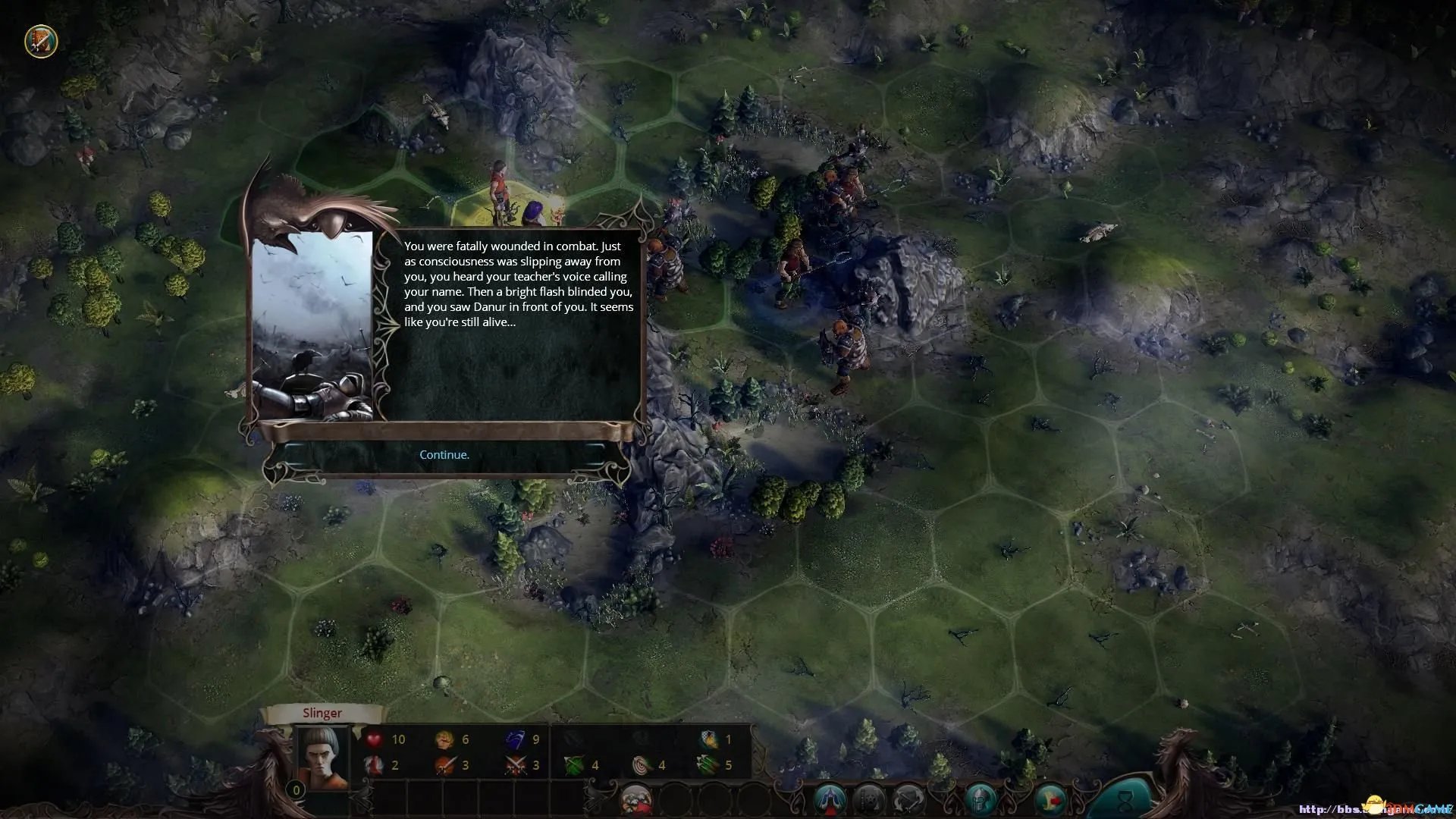Open the knight helmet button
This screenshot has height=819, width=1456.
tap(981, 799)
